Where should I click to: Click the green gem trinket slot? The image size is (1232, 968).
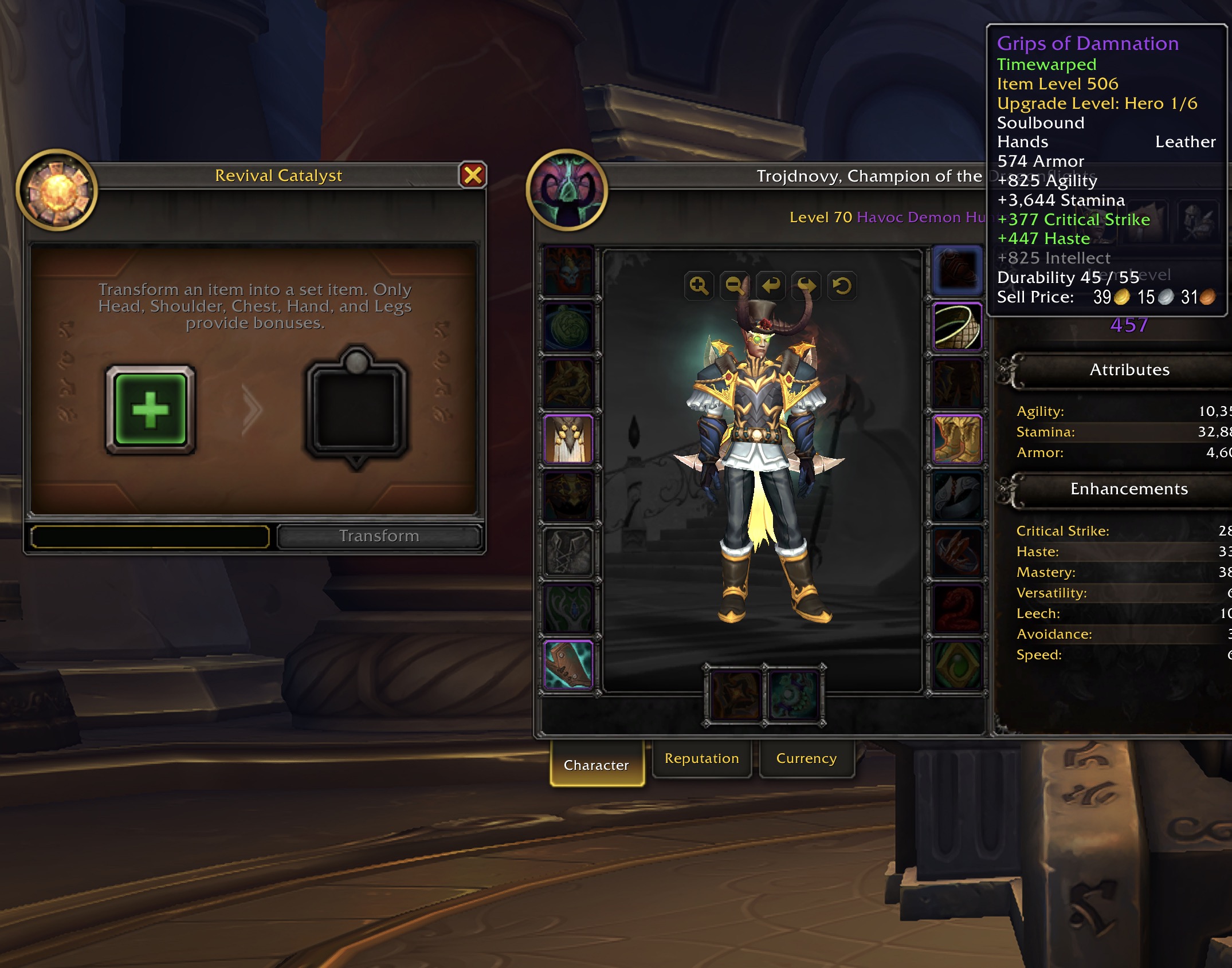point(957,664)
